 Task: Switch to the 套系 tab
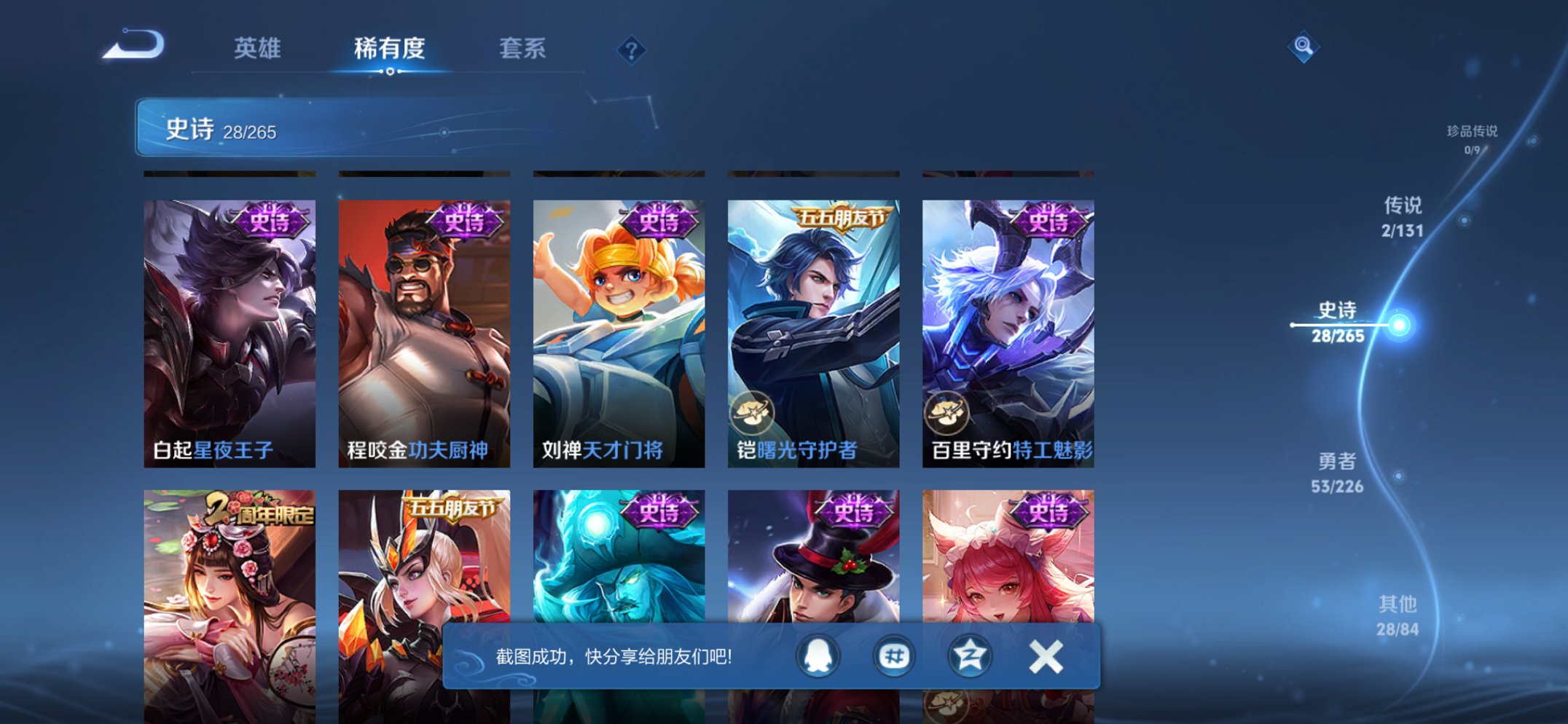pyautogui.click(x=525, y=50)
